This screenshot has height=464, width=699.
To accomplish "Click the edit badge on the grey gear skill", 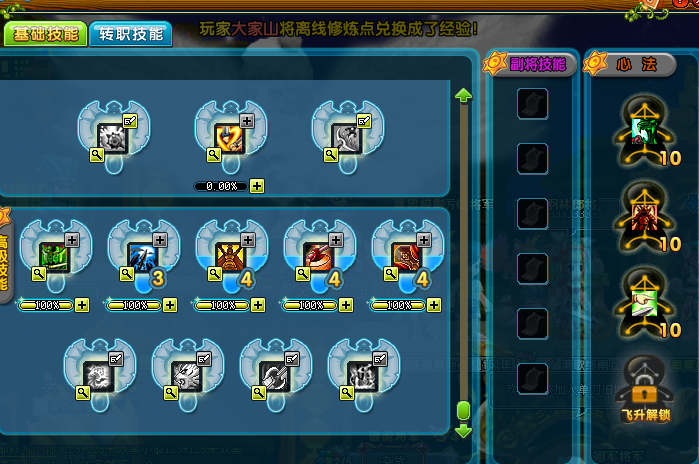I will pyautogui.click(x=130, y=121).
